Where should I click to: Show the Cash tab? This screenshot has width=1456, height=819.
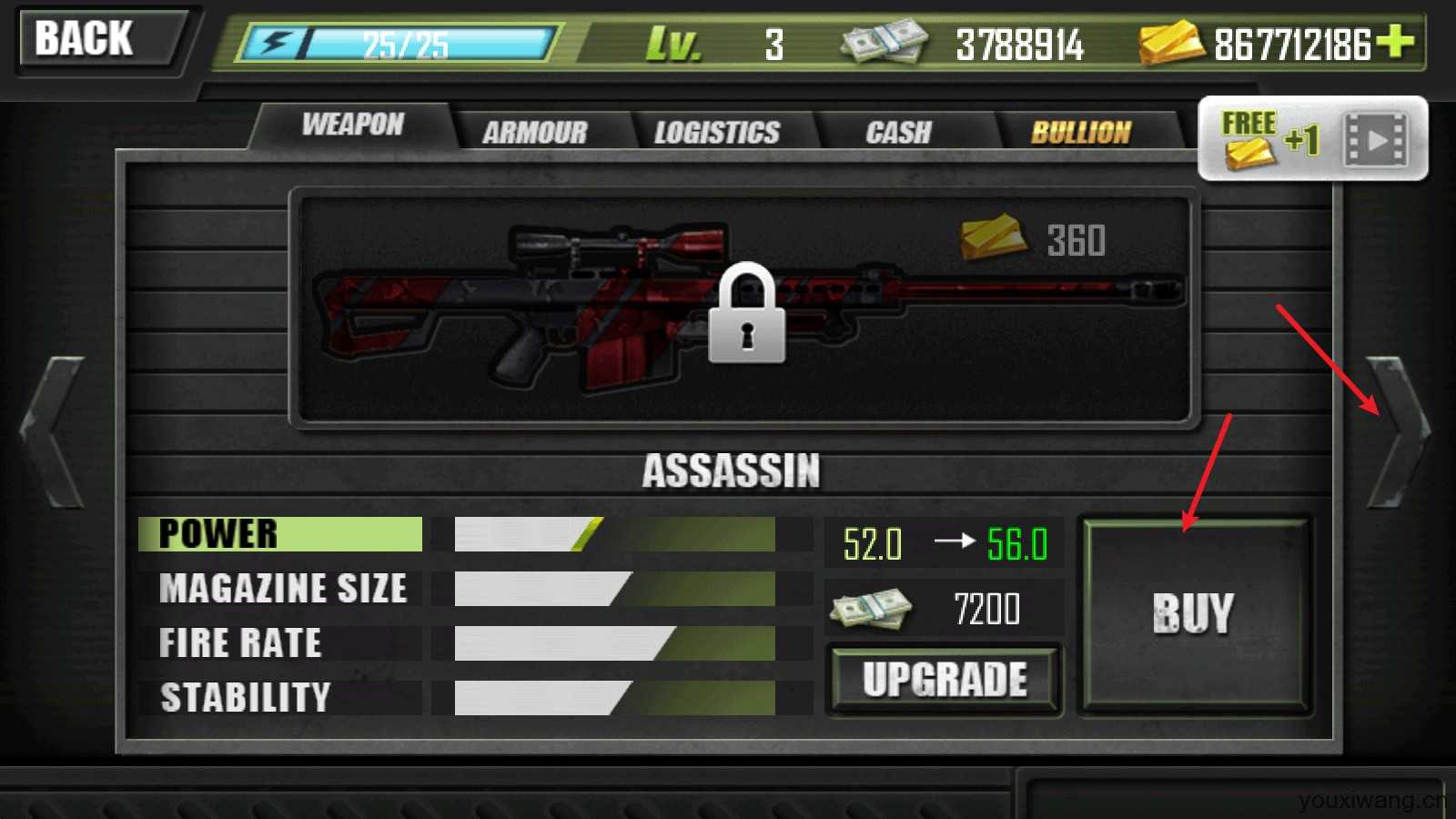tap(898, 133)
